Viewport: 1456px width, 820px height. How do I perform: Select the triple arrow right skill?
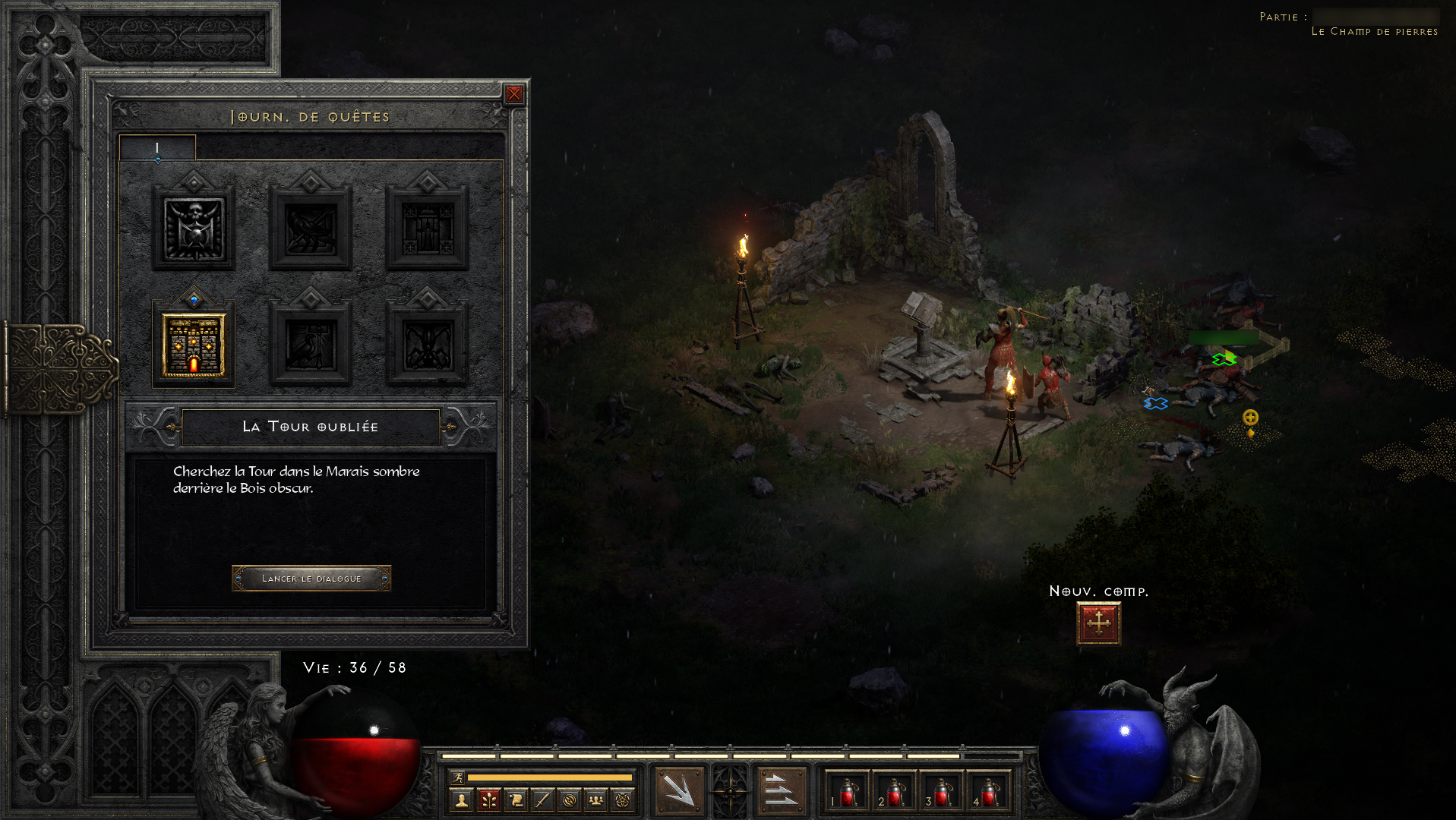pyautogui.click(x=781, y=790)
